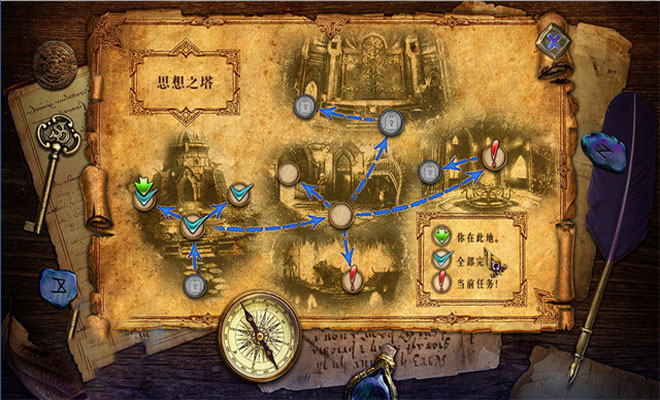Choose the exclamation task node below the central hub
Screen dimensions: 660x400
pos(352,280)
